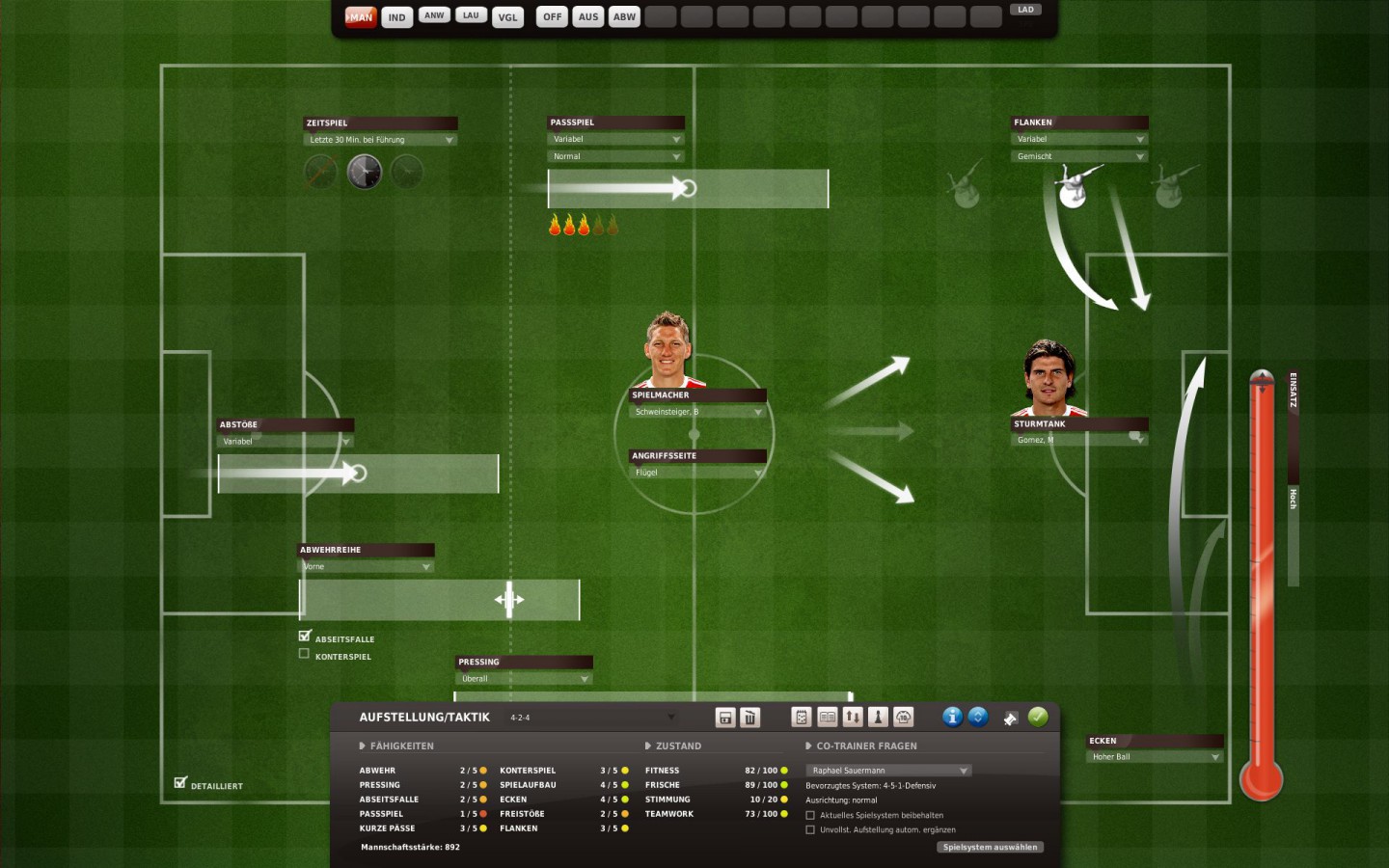This screenshot has height=868, width=1389.
Task: Click the pin icon next to the checkmark
Action: click(1010, 718)
